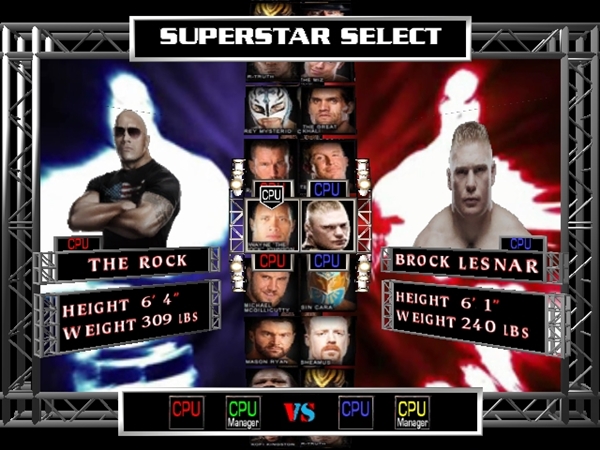
Task: Pick the Brock Lesnar portrait in the roster grid
Action: (328, 225)
